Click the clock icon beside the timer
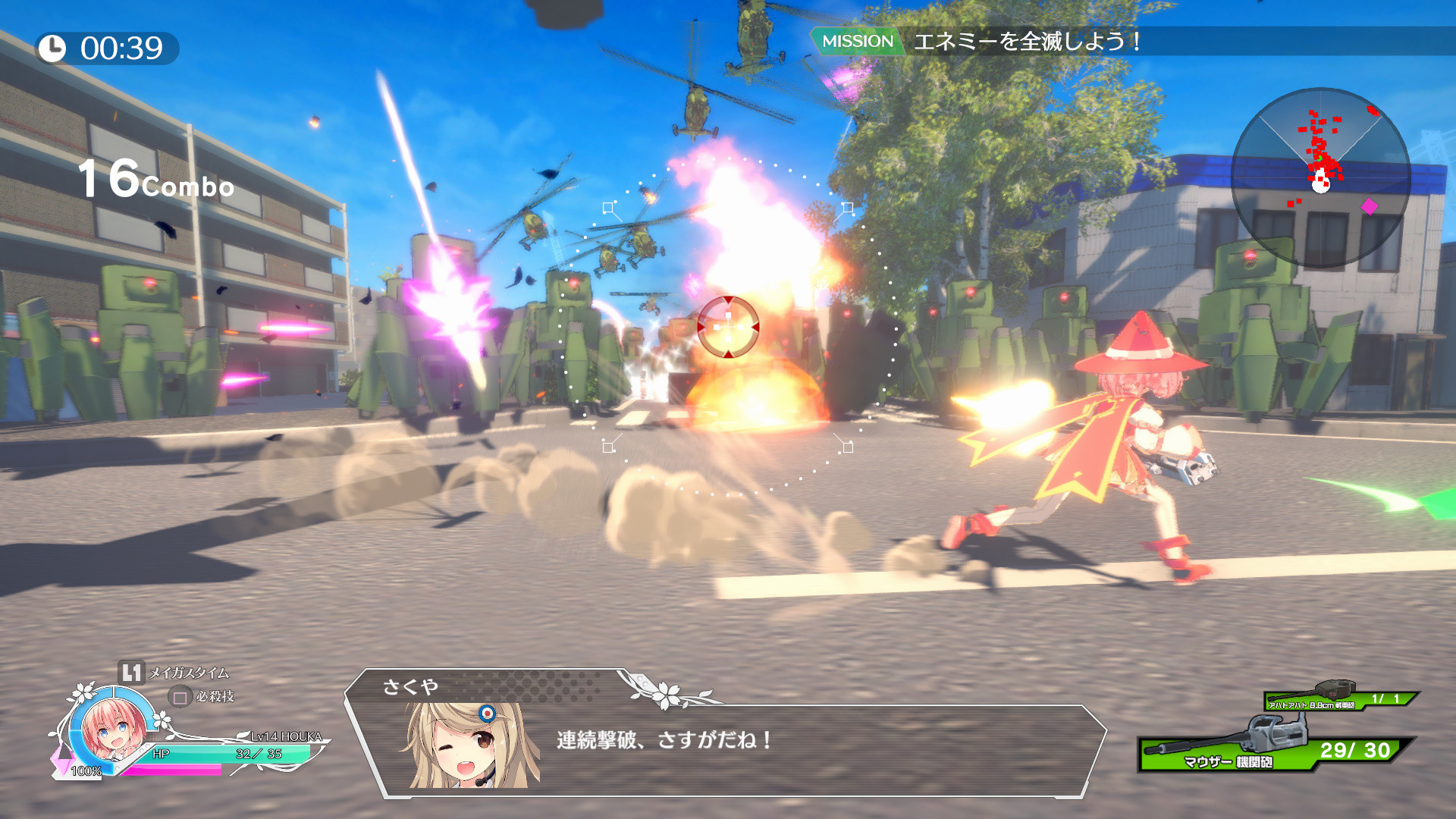The height and width of the screenshot is (819, 1456). point(52,48)
